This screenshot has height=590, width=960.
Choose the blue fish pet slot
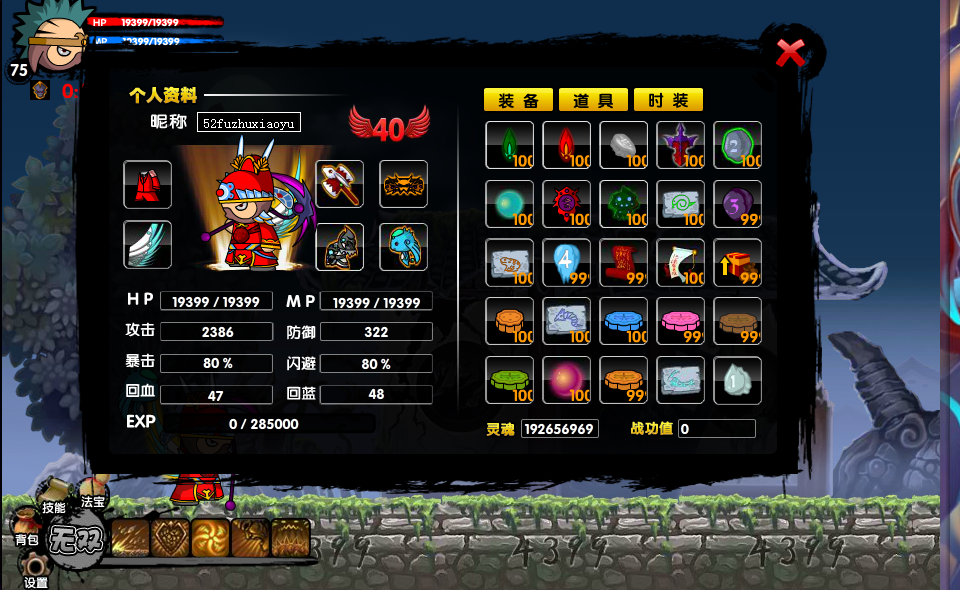404,246
